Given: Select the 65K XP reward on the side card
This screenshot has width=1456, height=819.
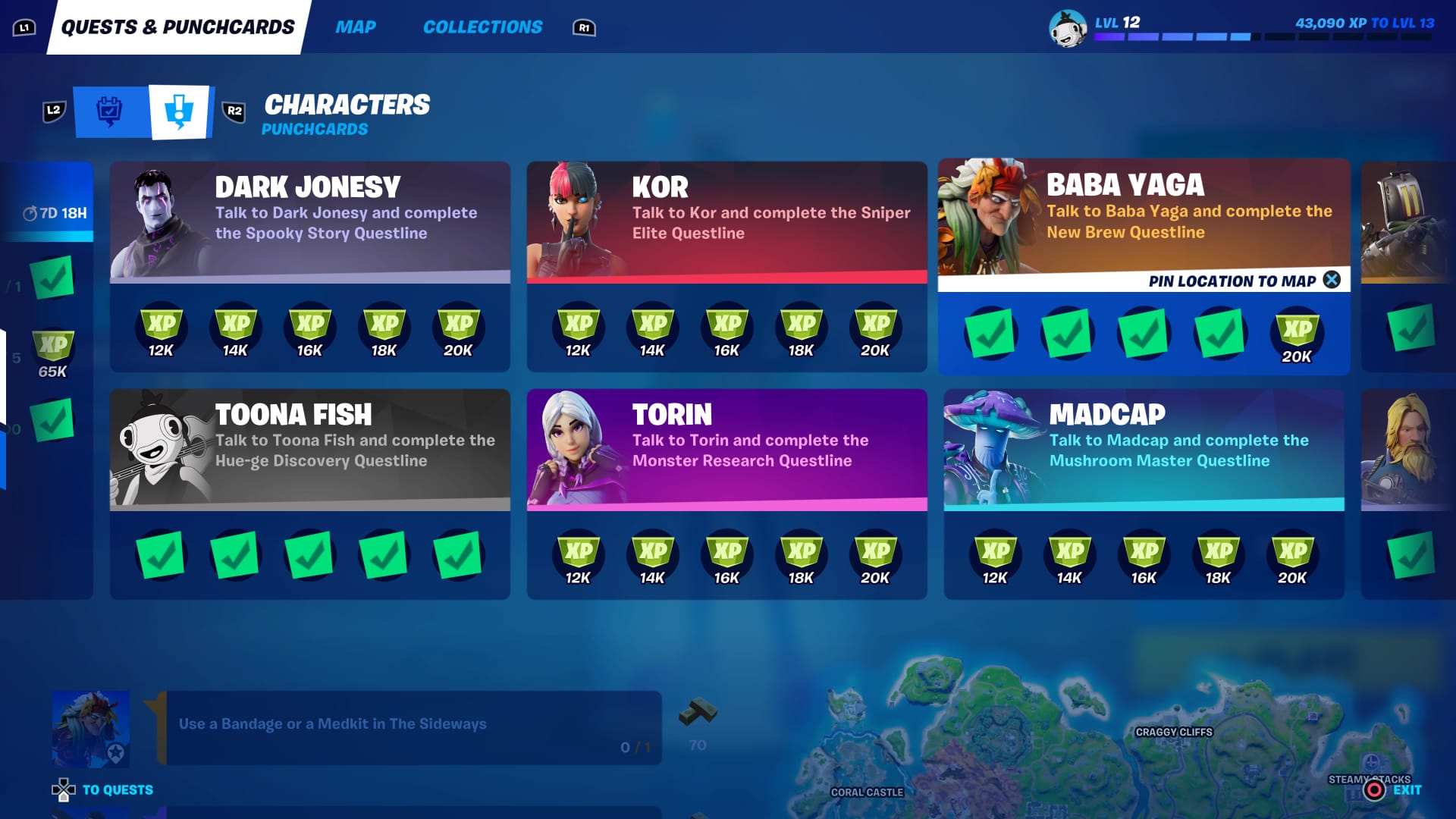Looking at the screenshot, I should pyautogui.click(x=52, y=353).
